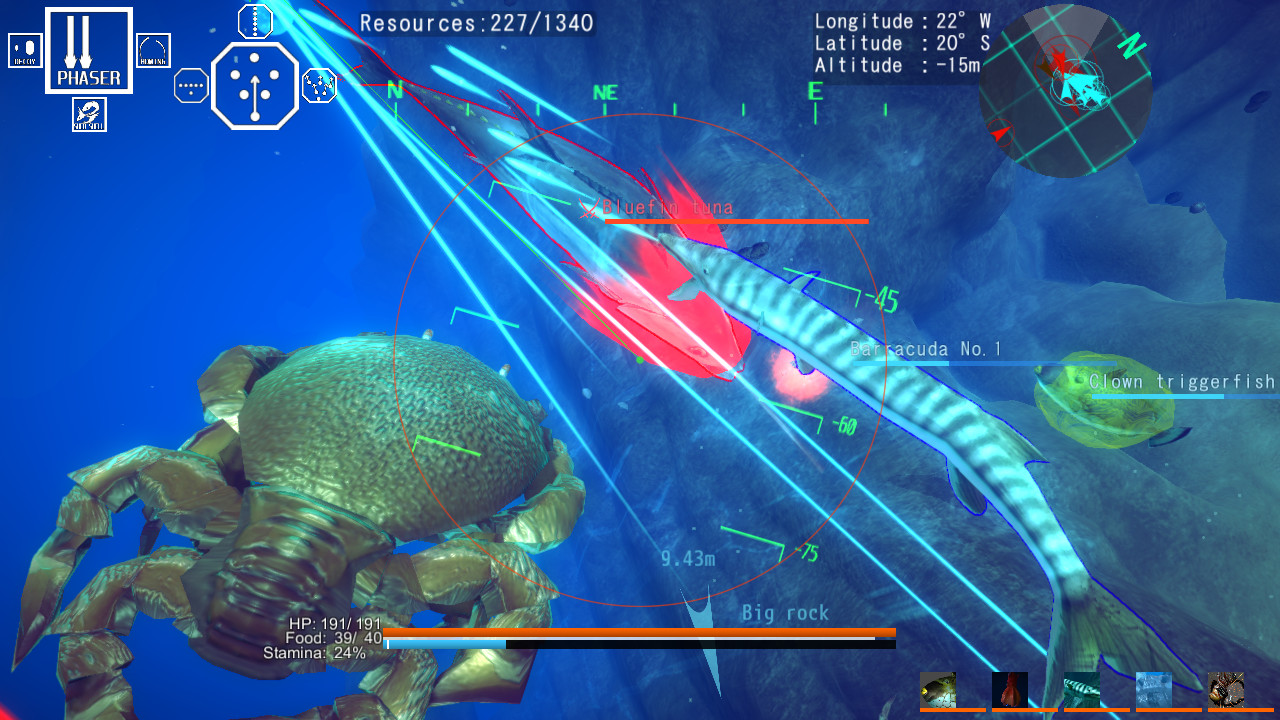Select the HOMING weapon icon

[x=152, y=50]
